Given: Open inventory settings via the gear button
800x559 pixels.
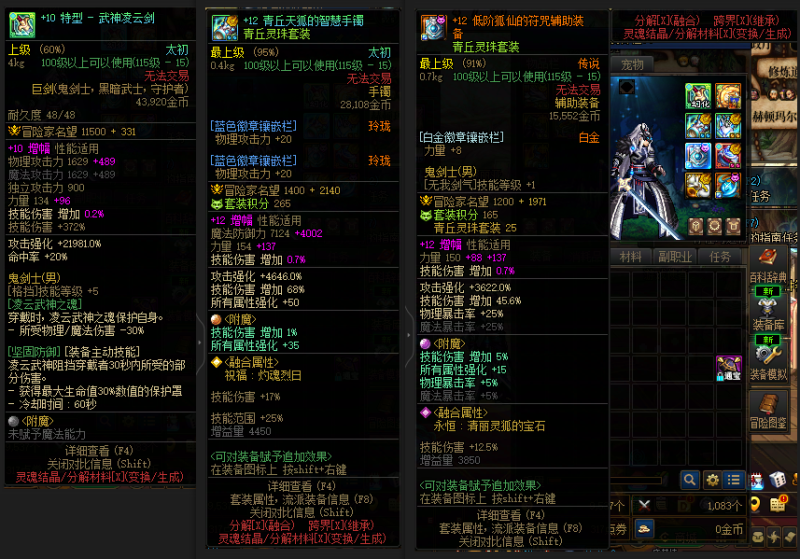Looking at the screenshot, I should pos(713,480).
